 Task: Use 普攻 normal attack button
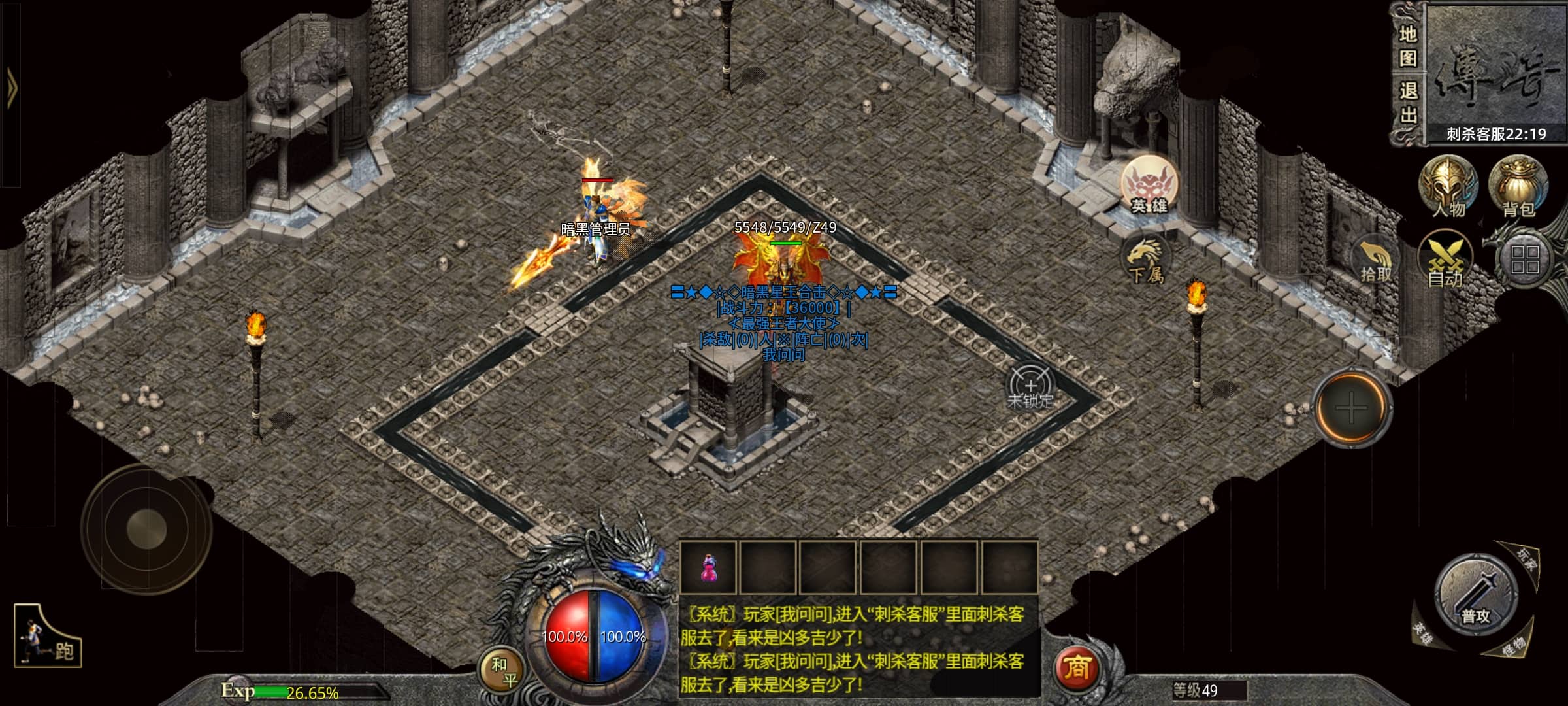[1475, 596]
